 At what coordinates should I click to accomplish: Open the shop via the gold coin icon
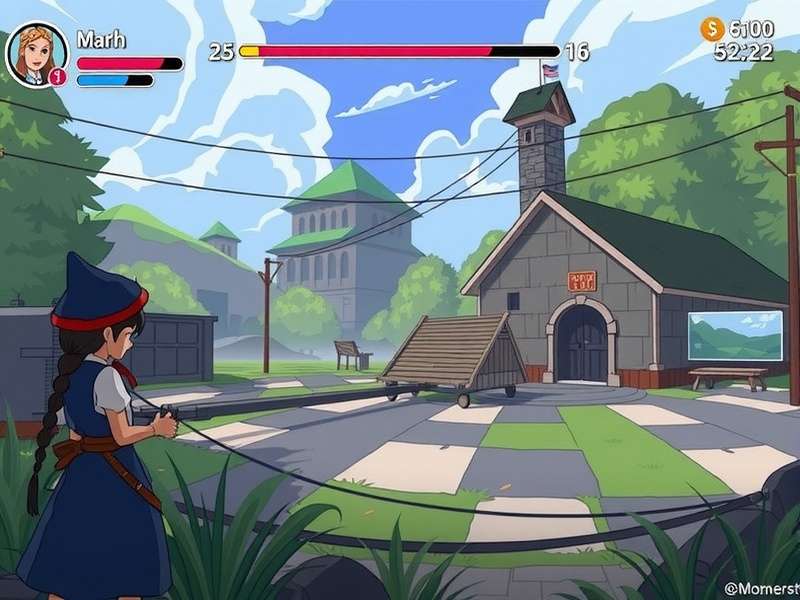click(x=712, y=29)
